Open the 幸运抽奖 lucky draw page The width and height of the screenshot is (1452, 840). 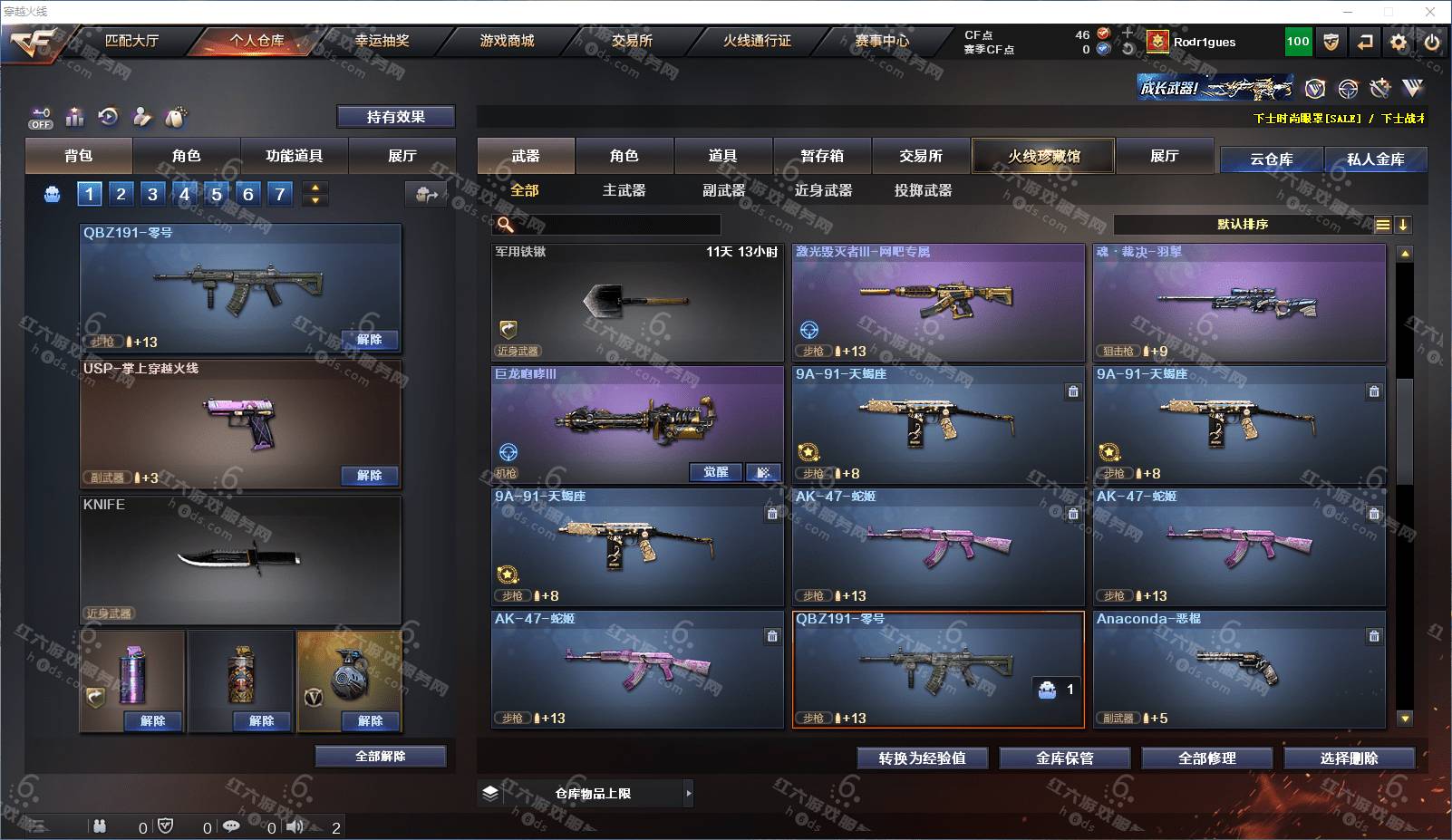click(382, 41)
